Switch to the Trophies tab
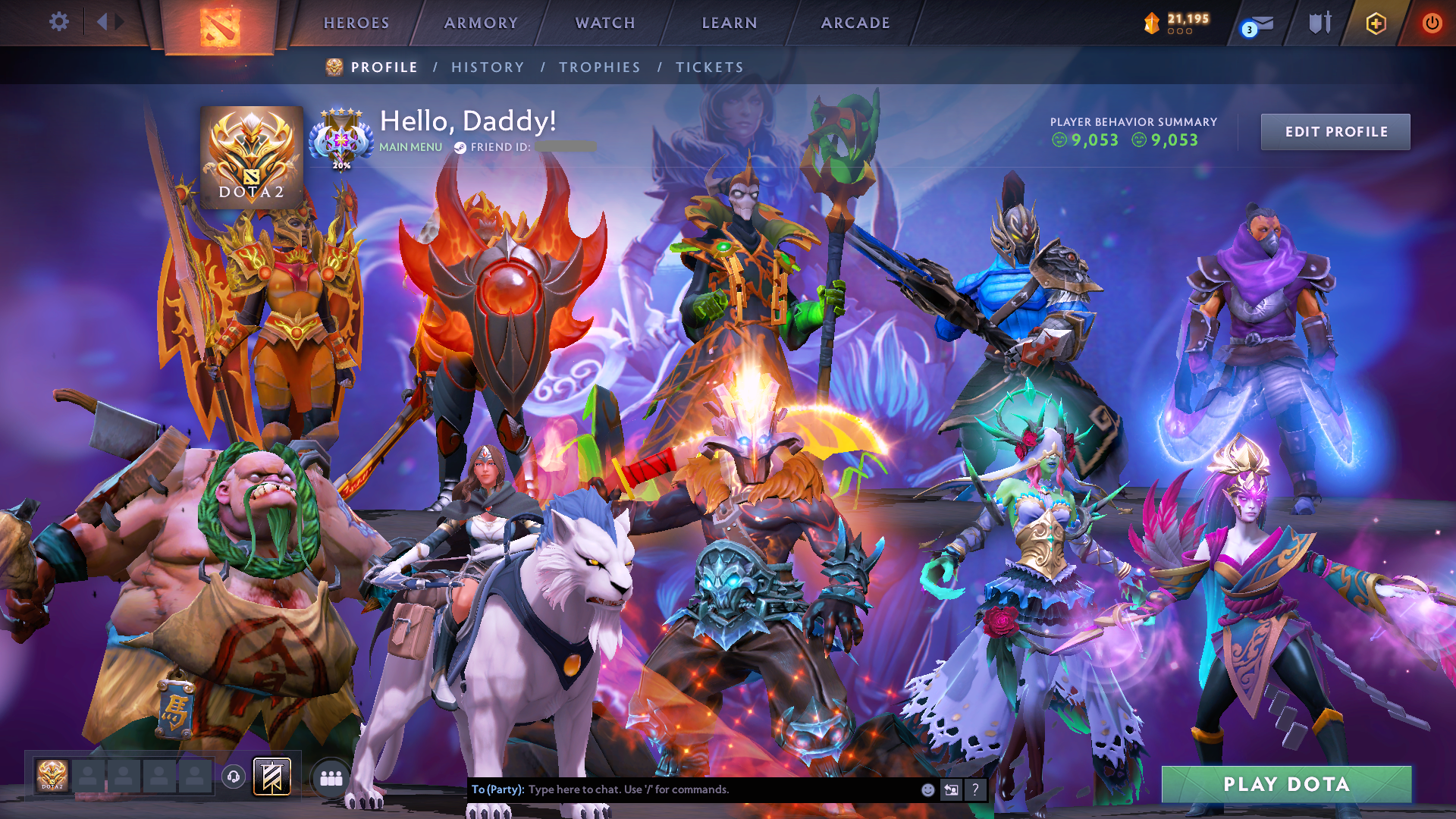1456x819 pixels. point(600,67)
